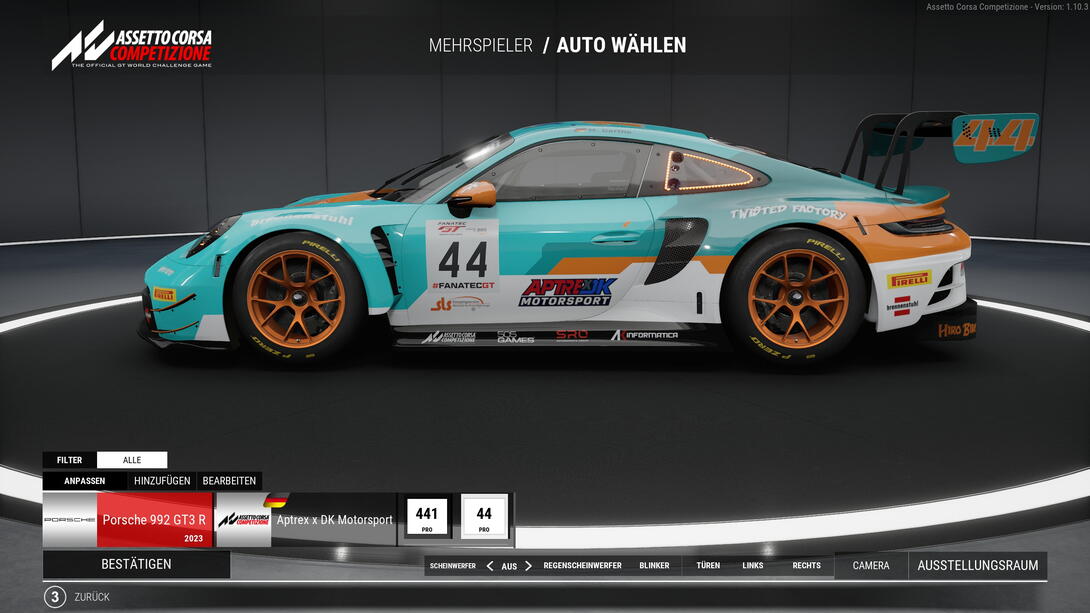Select the Anpassen tab

click(x=85, y=480)
